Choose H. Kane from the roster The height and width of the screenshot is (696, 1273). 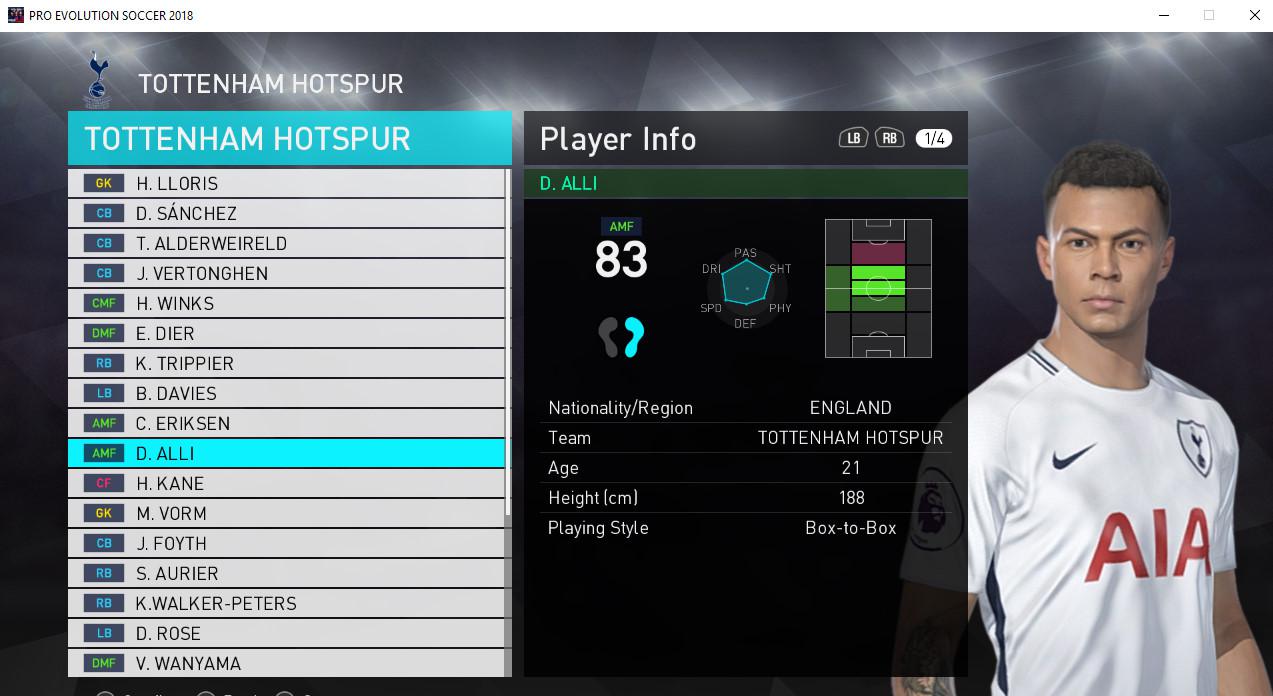pos(286,483)
